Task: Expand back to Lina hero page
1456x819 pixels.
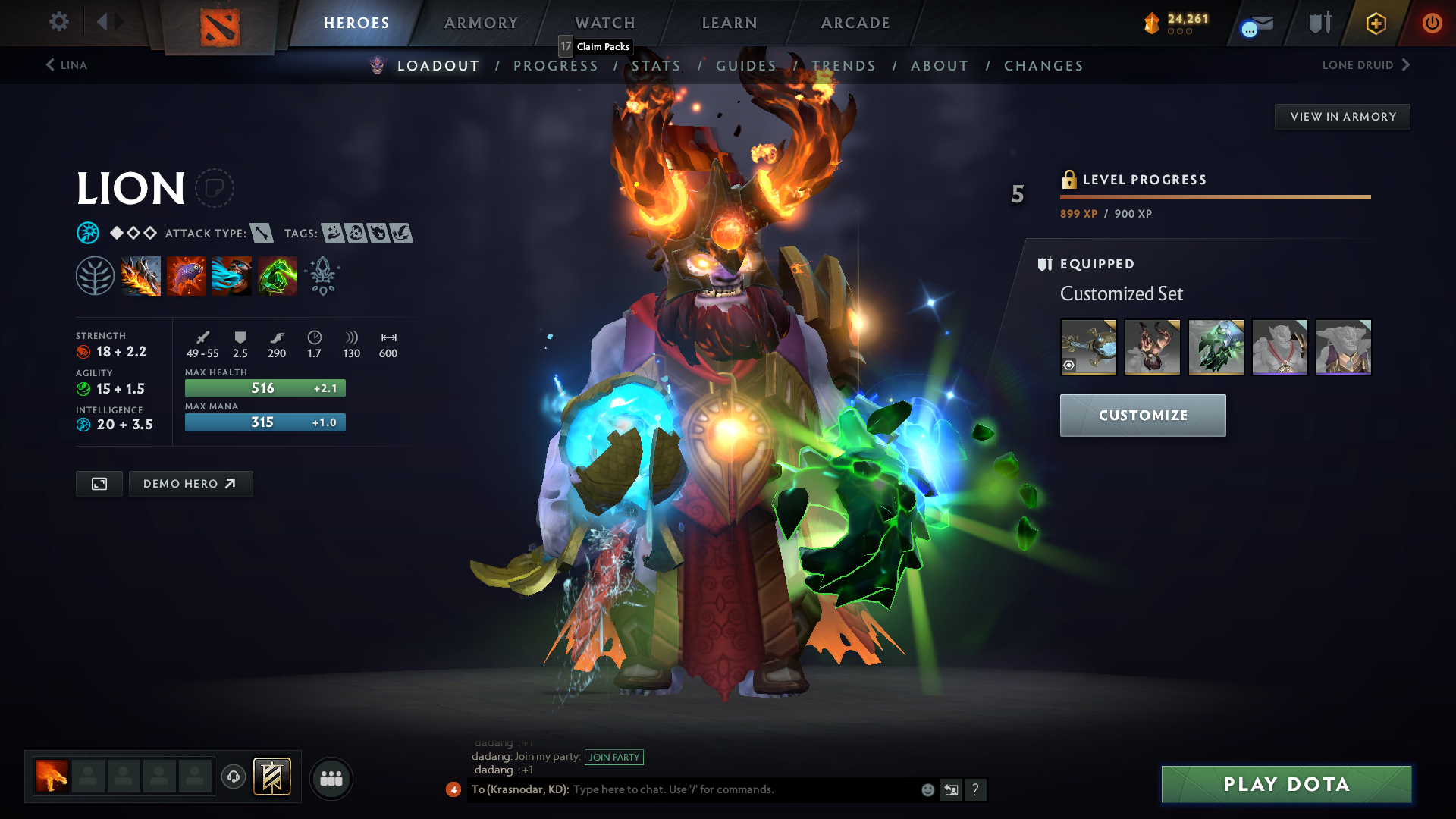Action: [x=67, y=65]
